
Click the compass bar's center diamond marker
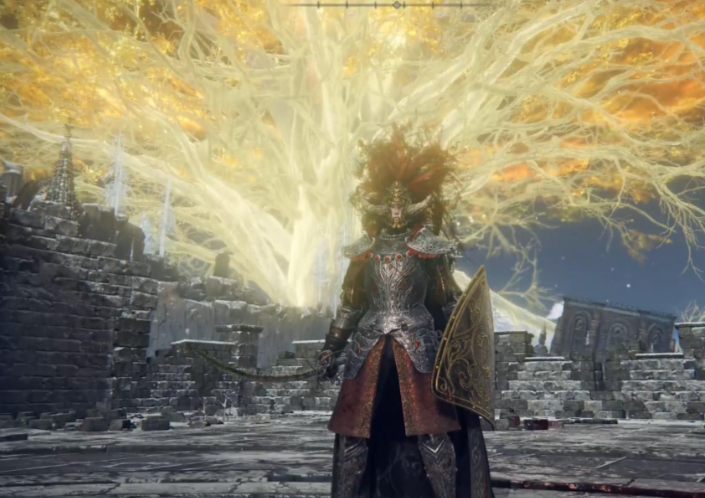[397, 5]
